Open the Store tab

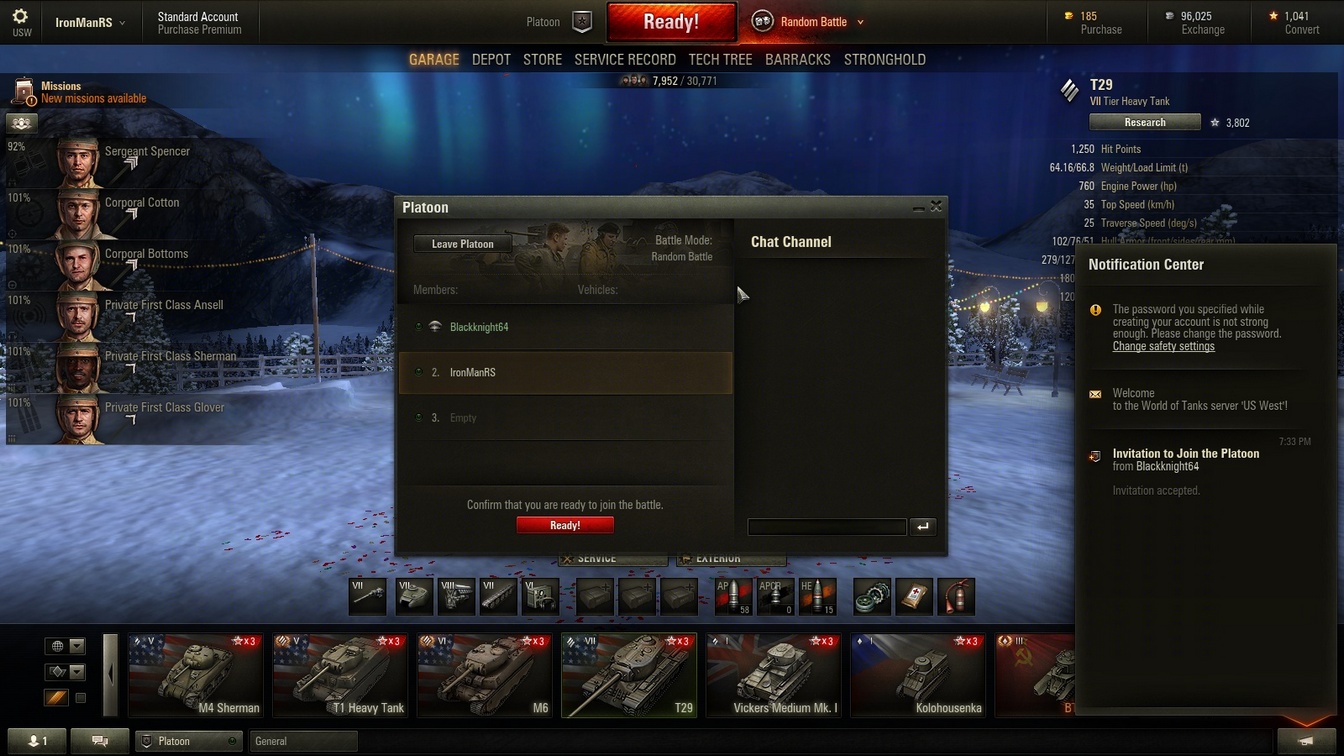click(543, 60)
